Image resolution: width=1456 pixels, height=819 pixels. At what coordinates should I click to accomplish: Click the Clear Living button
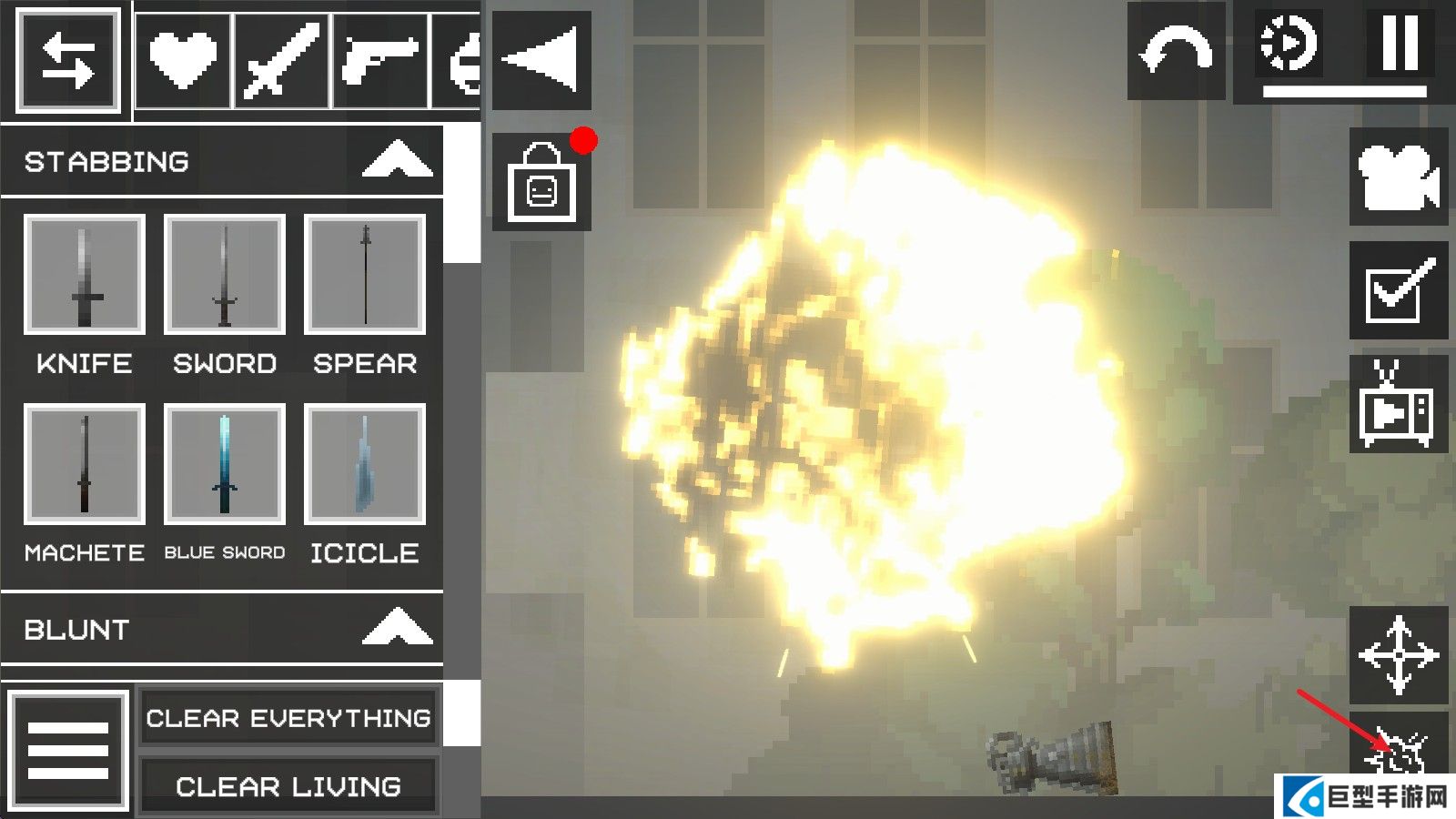coord(288,786)
